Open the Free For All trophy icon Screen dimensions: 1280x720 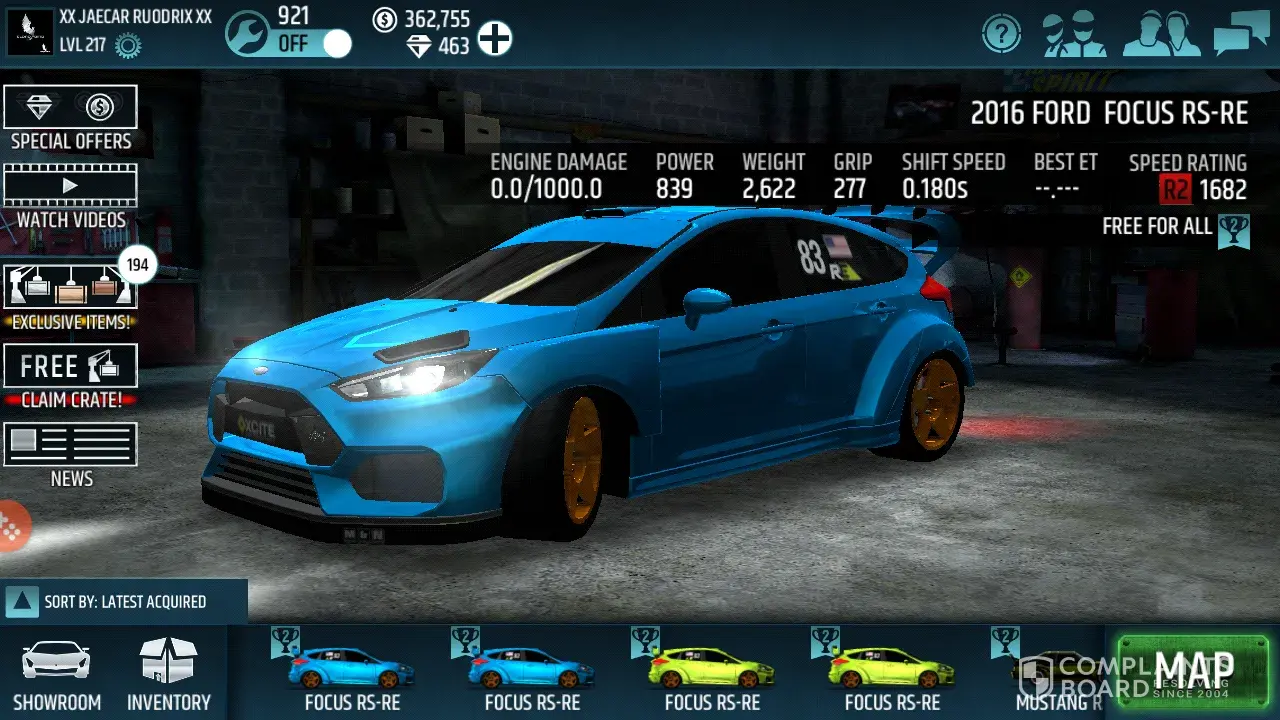[x=1235, y=229]
